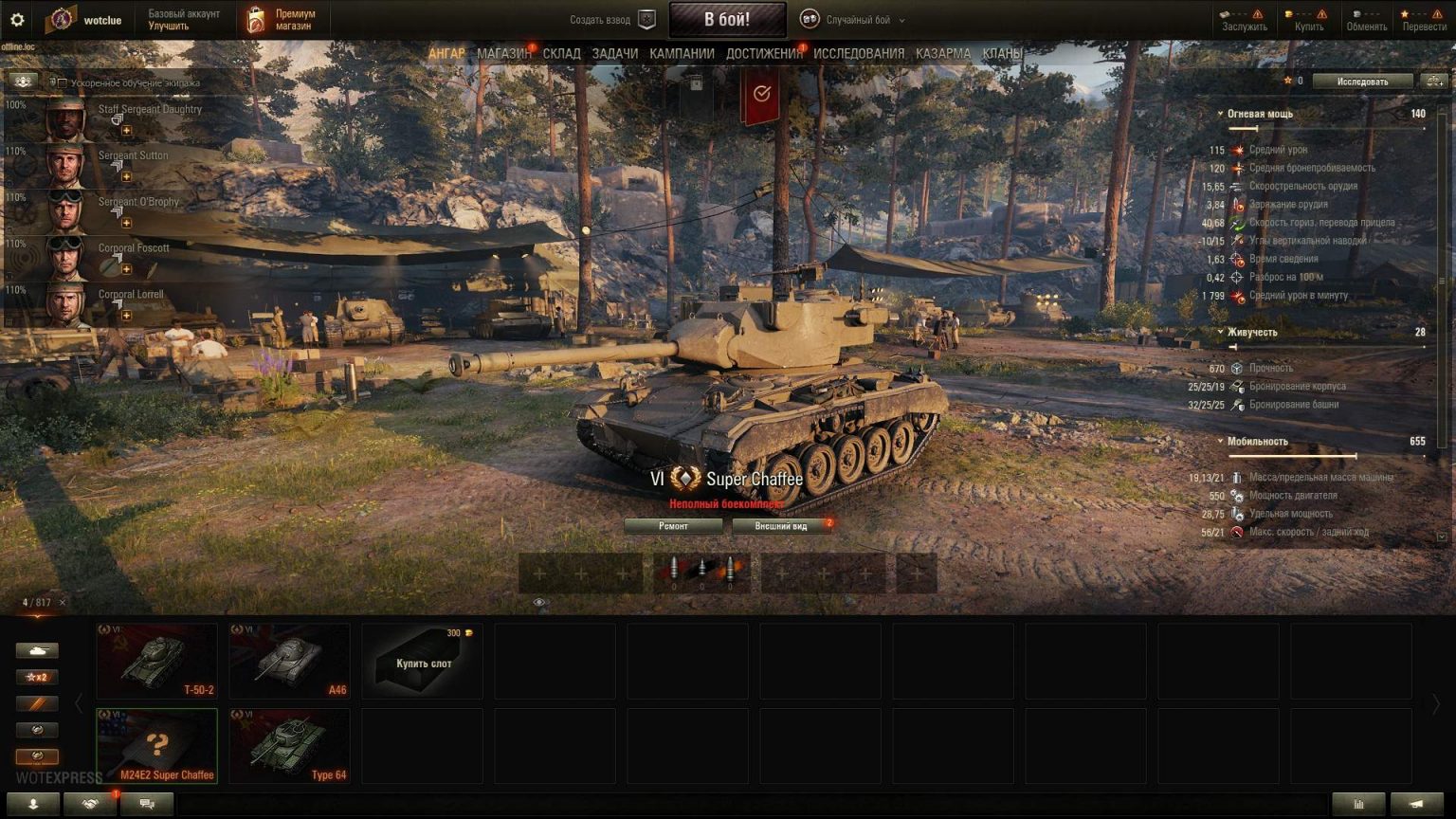This screenshot has height=819, width=1456.
Task: Select the Type 64 tank thumbnail
Action: click(289, 744)
